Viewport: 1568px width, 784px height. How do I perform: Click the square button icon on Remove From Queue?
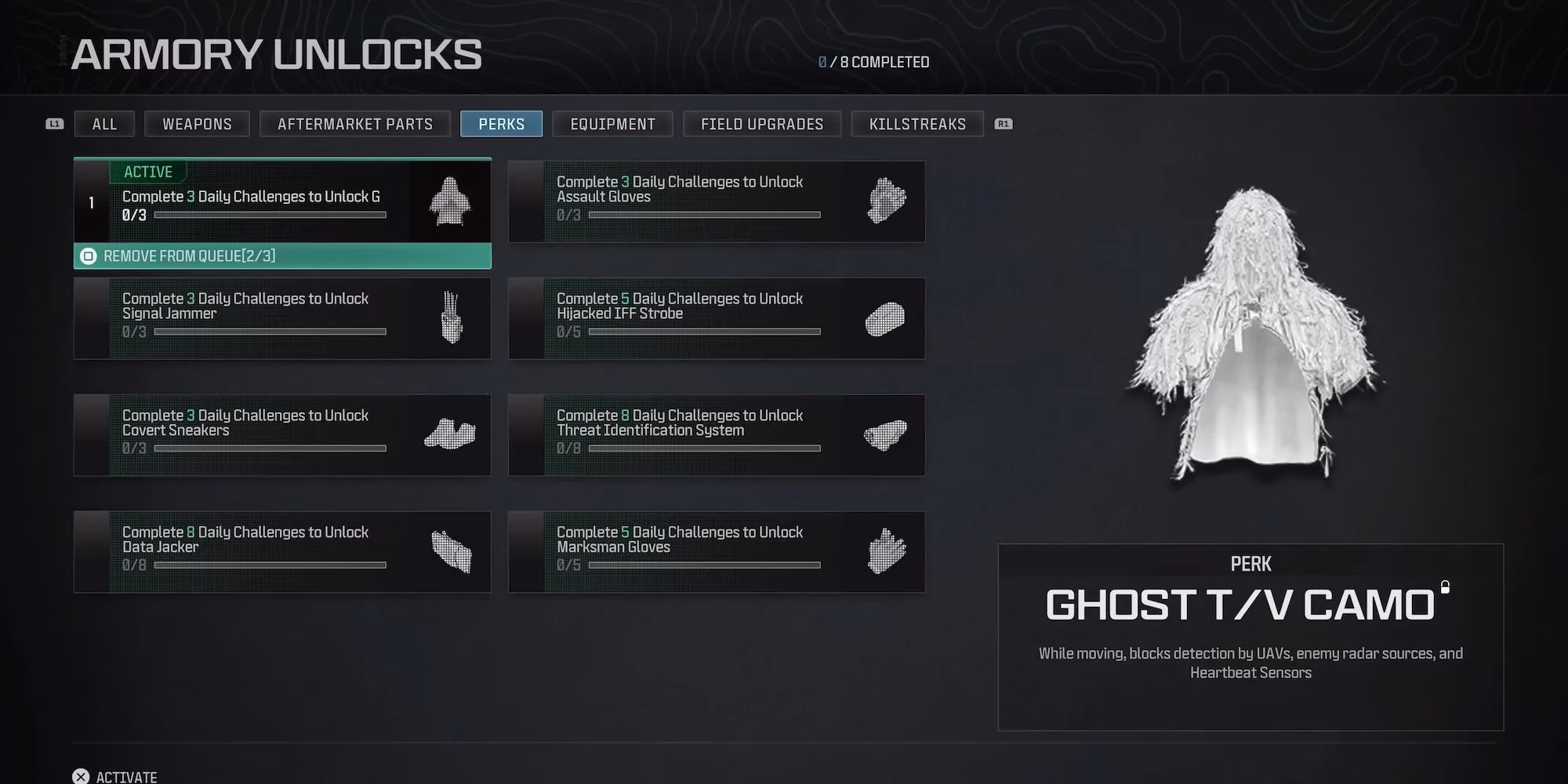tap(89, 256)
